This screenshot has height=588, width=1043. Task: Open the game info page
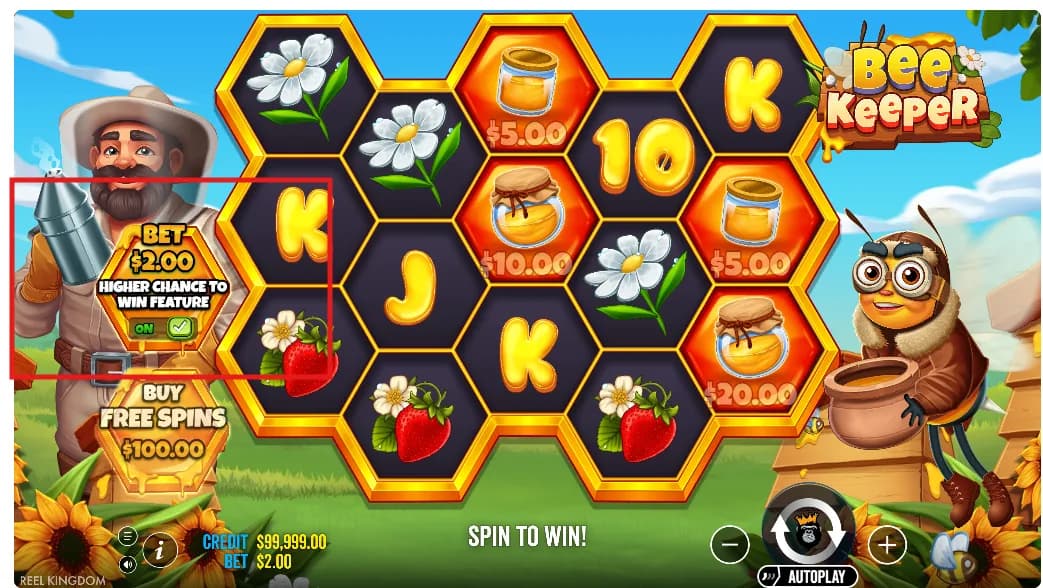click(x=160, y=548)
